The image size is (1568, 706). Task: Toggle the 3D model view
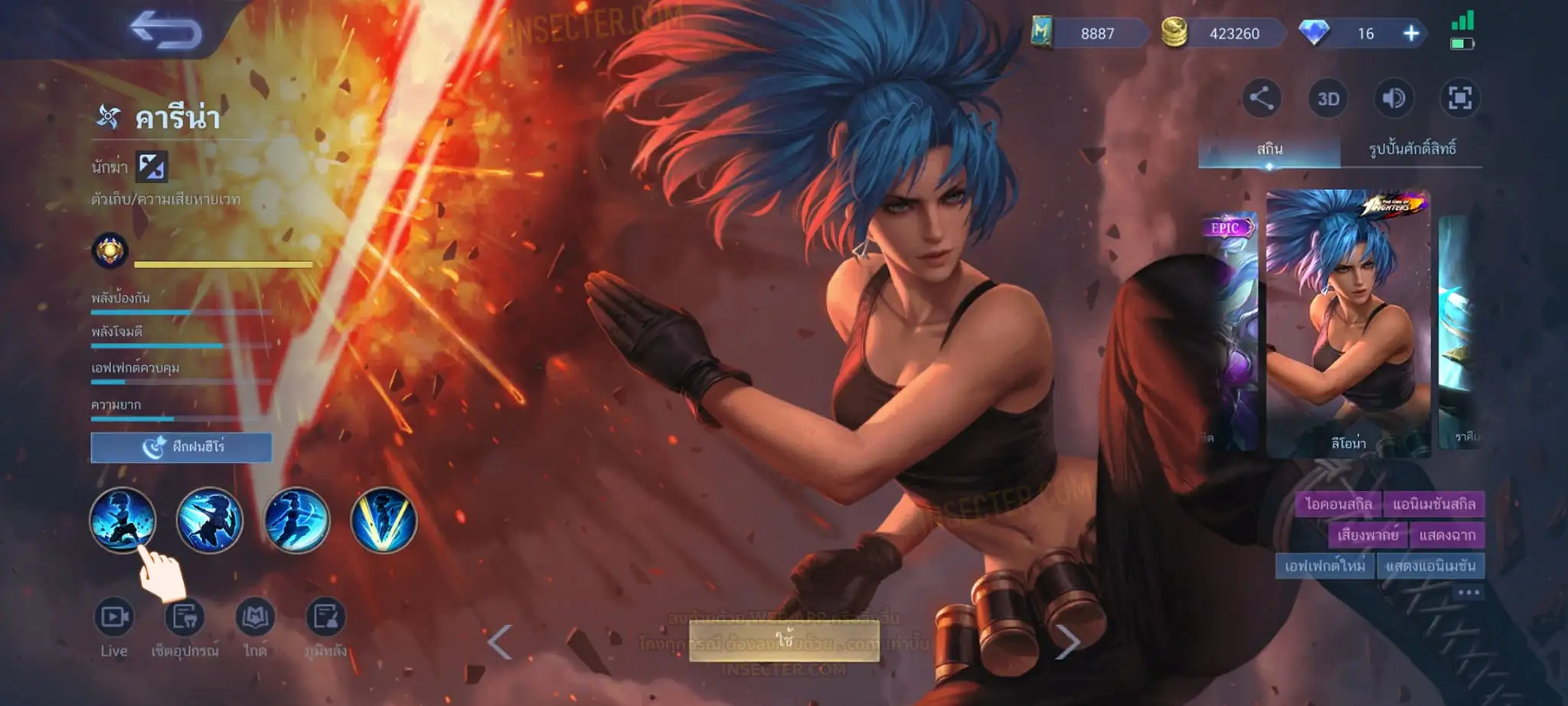tap(1328, 99)
